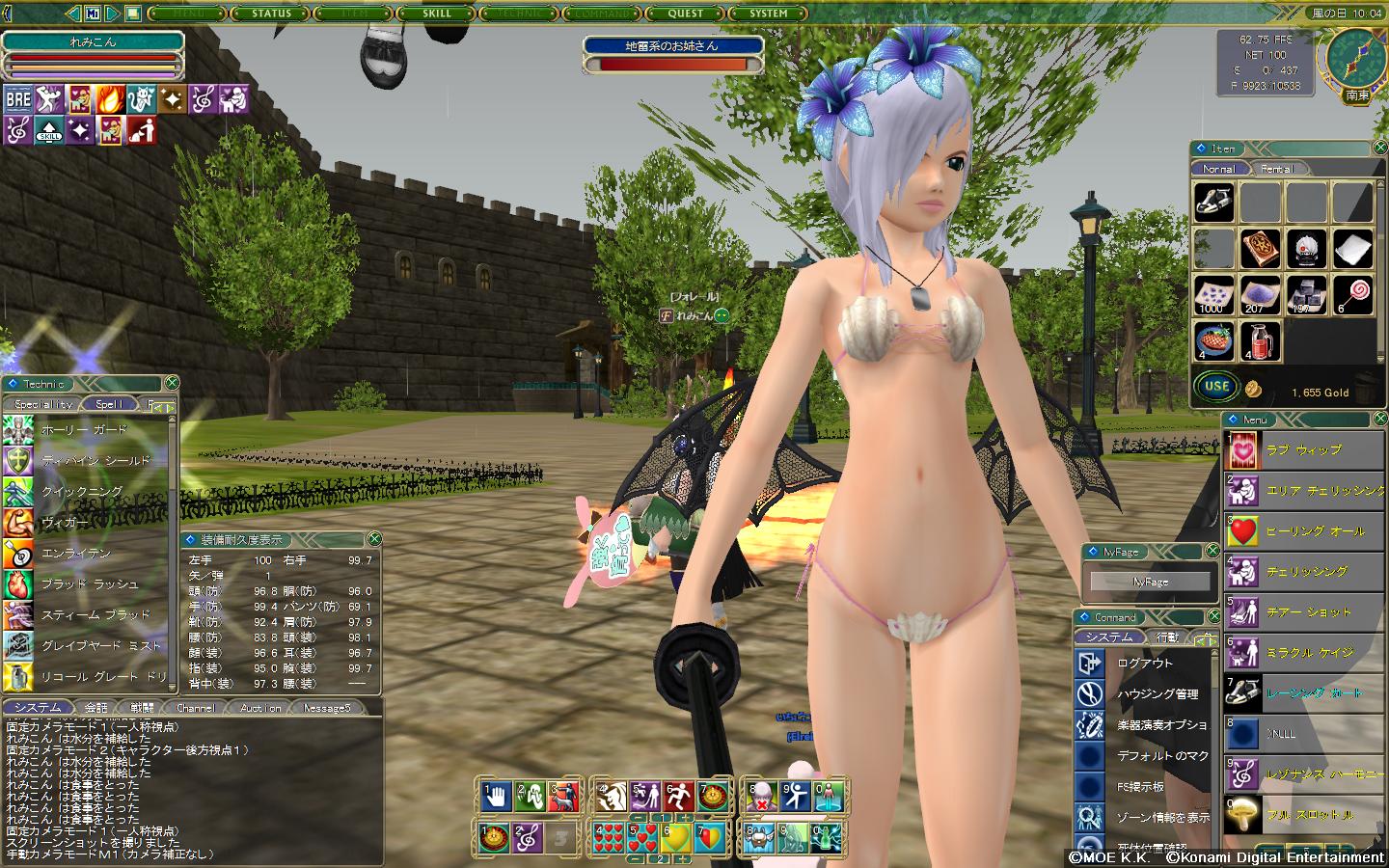Close the Item window
The height and width of the screenshot is (868, 1389).
tap(1378, 149)
